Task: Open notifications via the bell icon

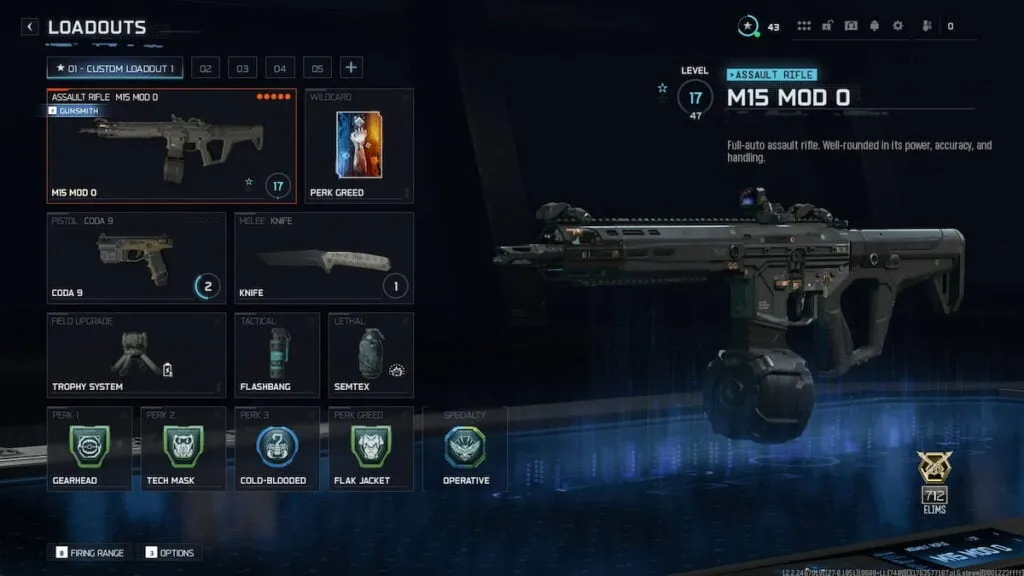Action: [x=875, y=26]
